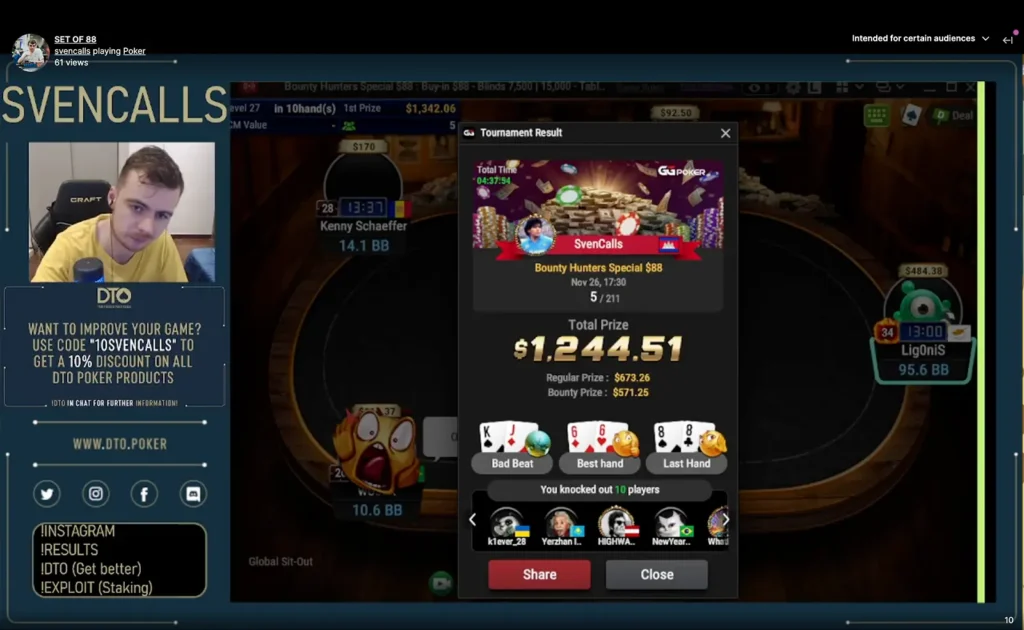Open the green table chat icon

coord(877,115)
